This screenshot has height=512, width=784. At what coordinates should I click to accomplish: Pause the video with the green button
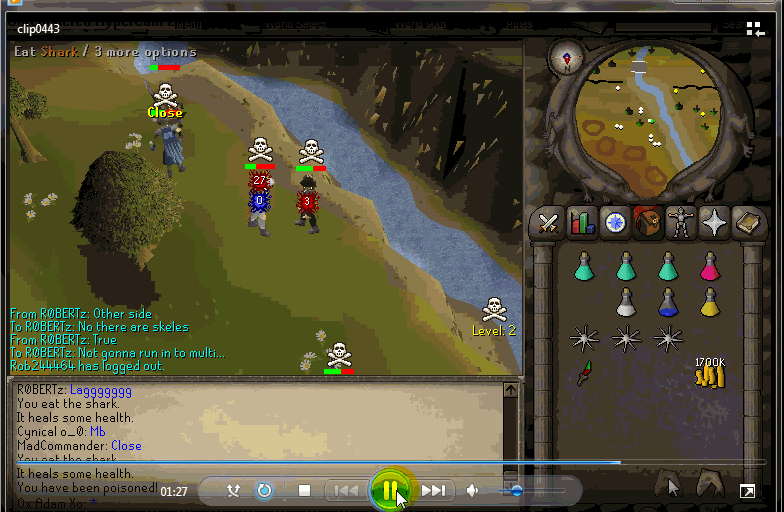pyautogui.click(x=388, y=490)
